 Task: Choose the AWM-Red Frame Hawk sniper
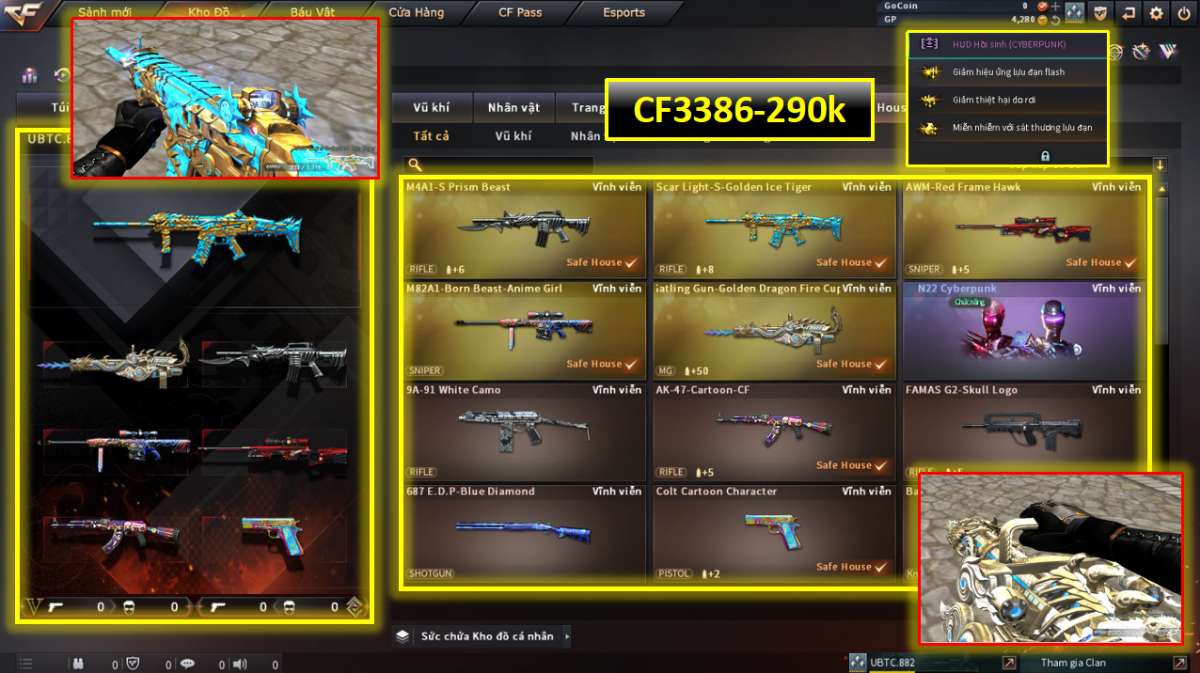(x=1024, y=228)
